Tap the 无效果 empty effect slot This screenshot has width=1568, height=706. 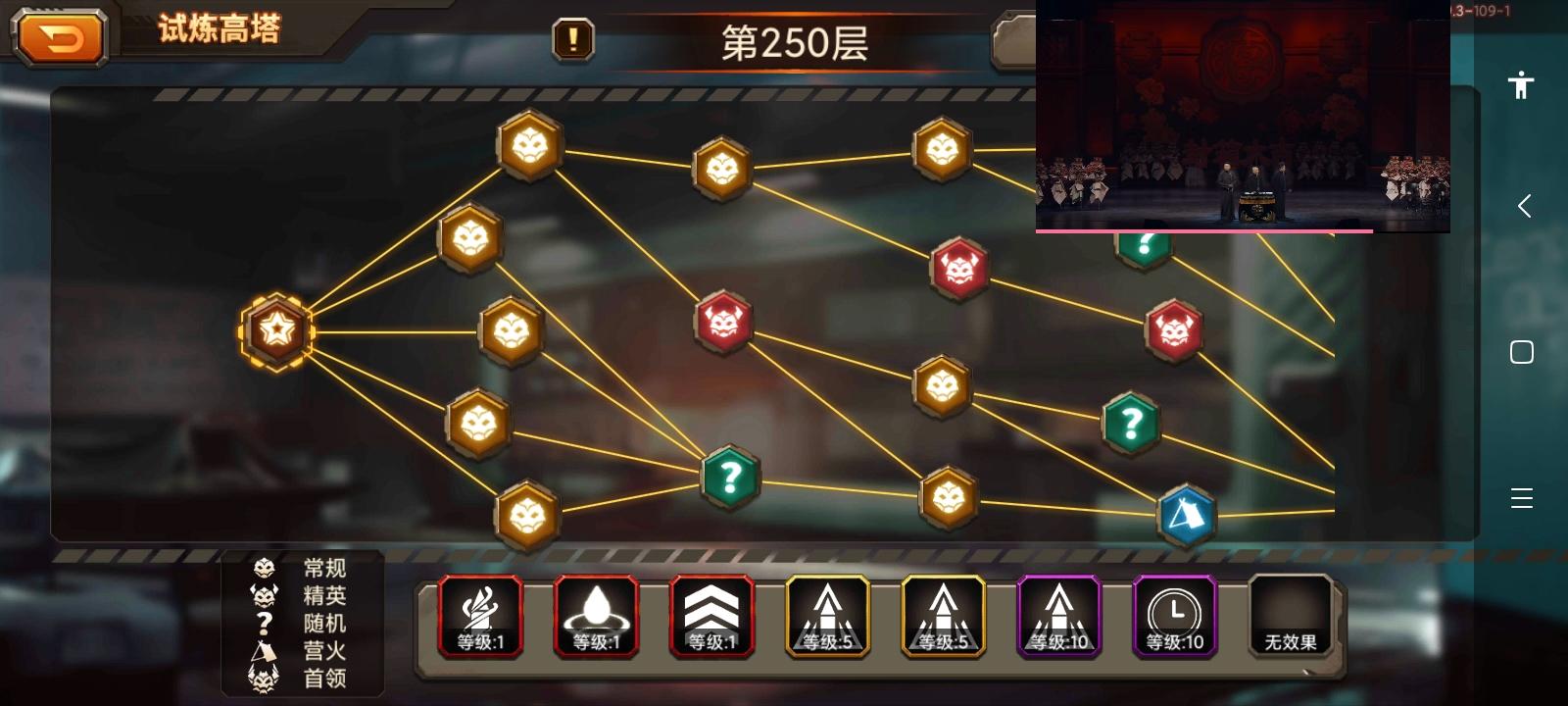[1290, 616]
